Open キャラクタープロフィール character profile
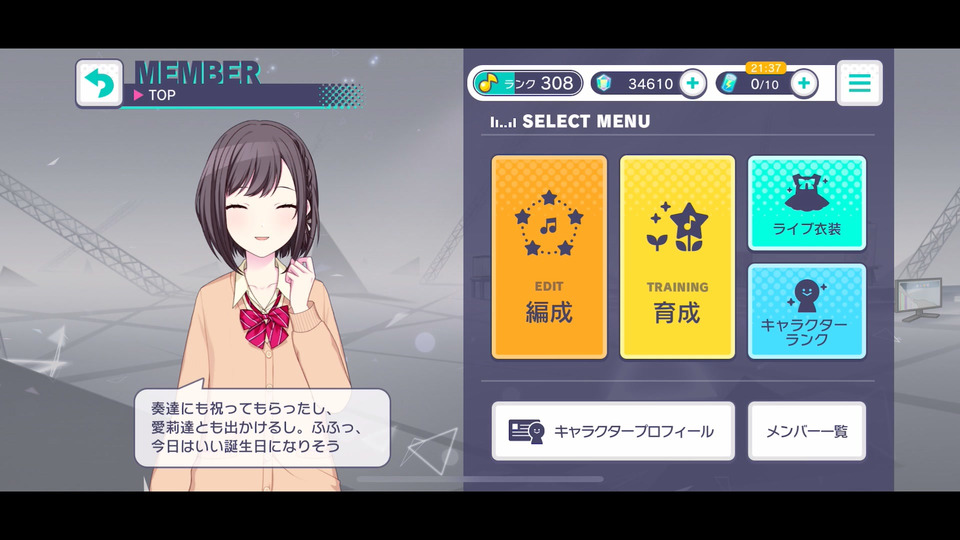The height and width of the screenshot is (540, 960). point(613,431)
